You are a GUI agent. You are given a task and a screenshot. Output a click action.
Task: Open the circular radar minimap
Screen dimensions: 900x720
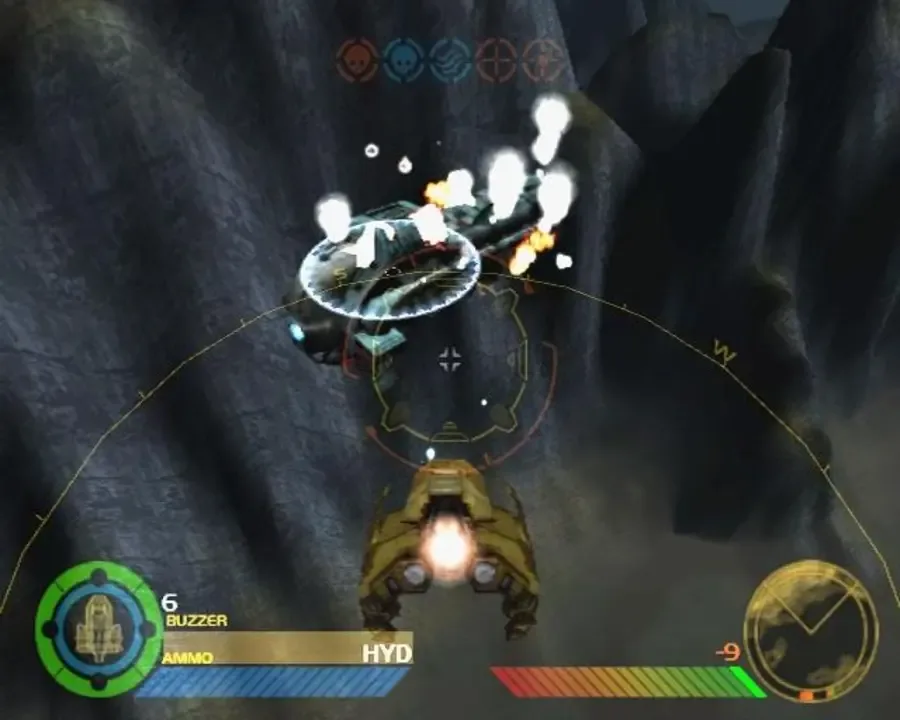pos(811,629)
